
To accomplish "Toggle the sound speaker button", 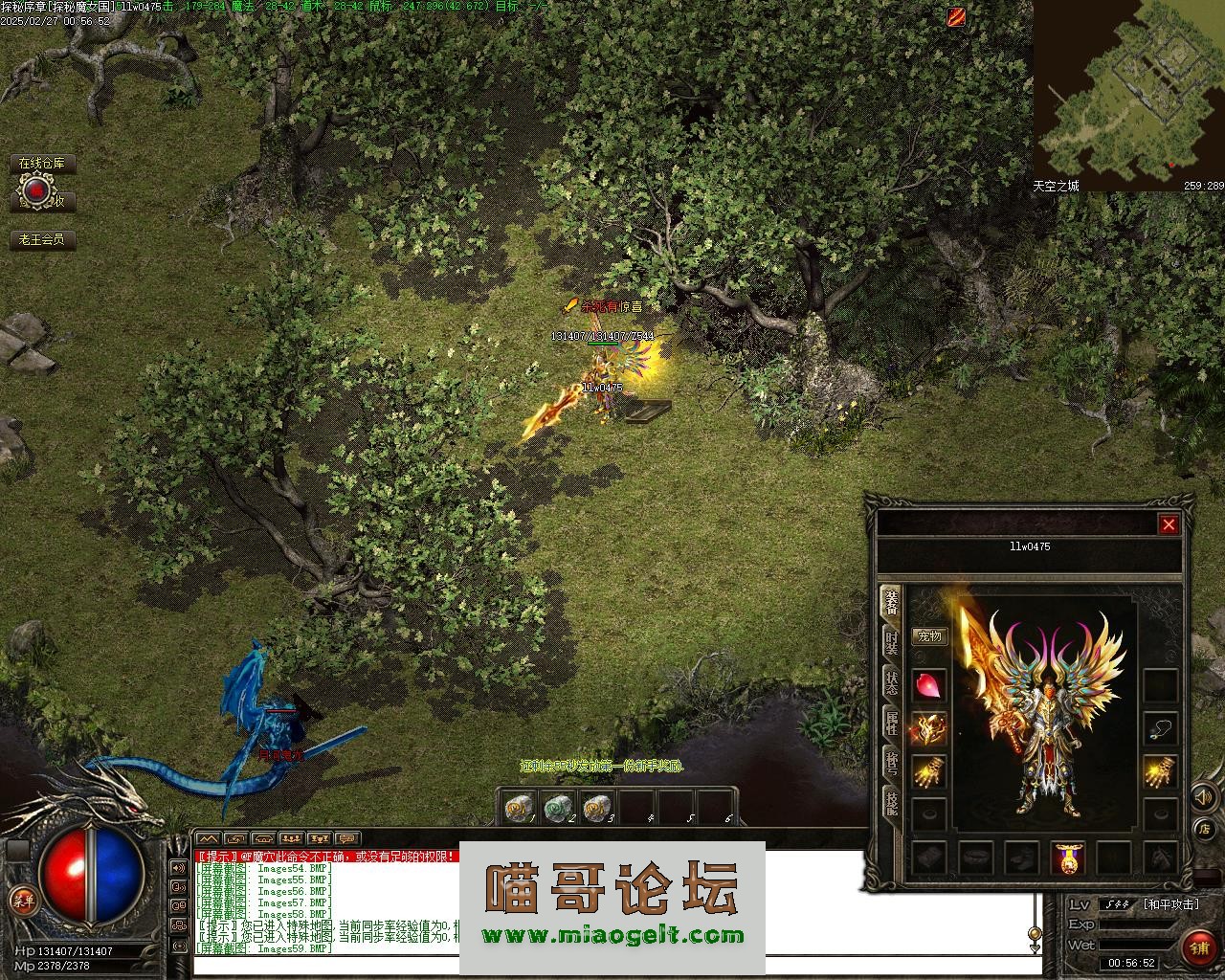I will tap(1202, 796).
